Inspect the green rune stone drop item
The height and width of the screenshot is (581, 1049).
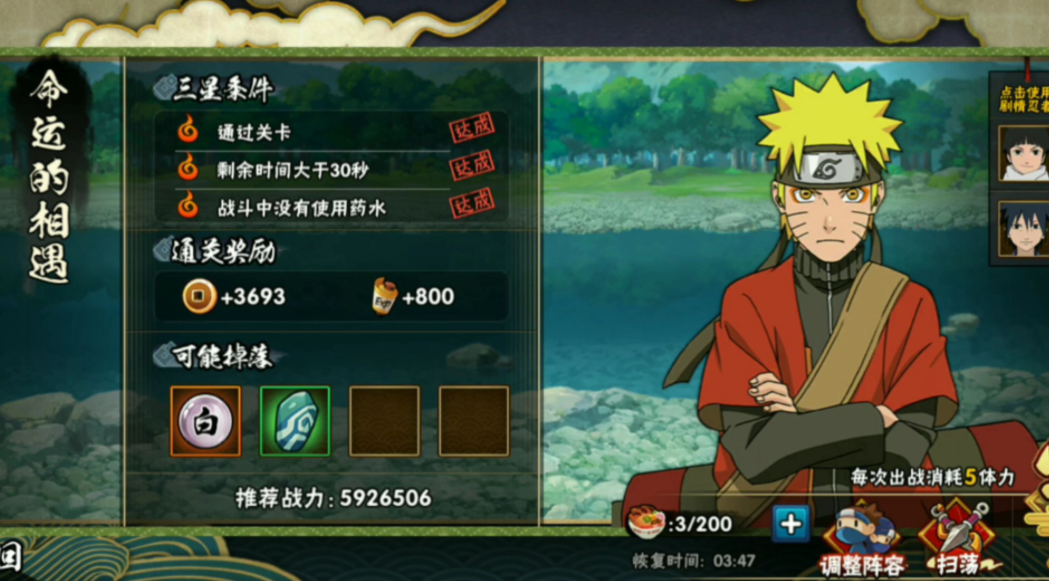(x=295, y=421)
